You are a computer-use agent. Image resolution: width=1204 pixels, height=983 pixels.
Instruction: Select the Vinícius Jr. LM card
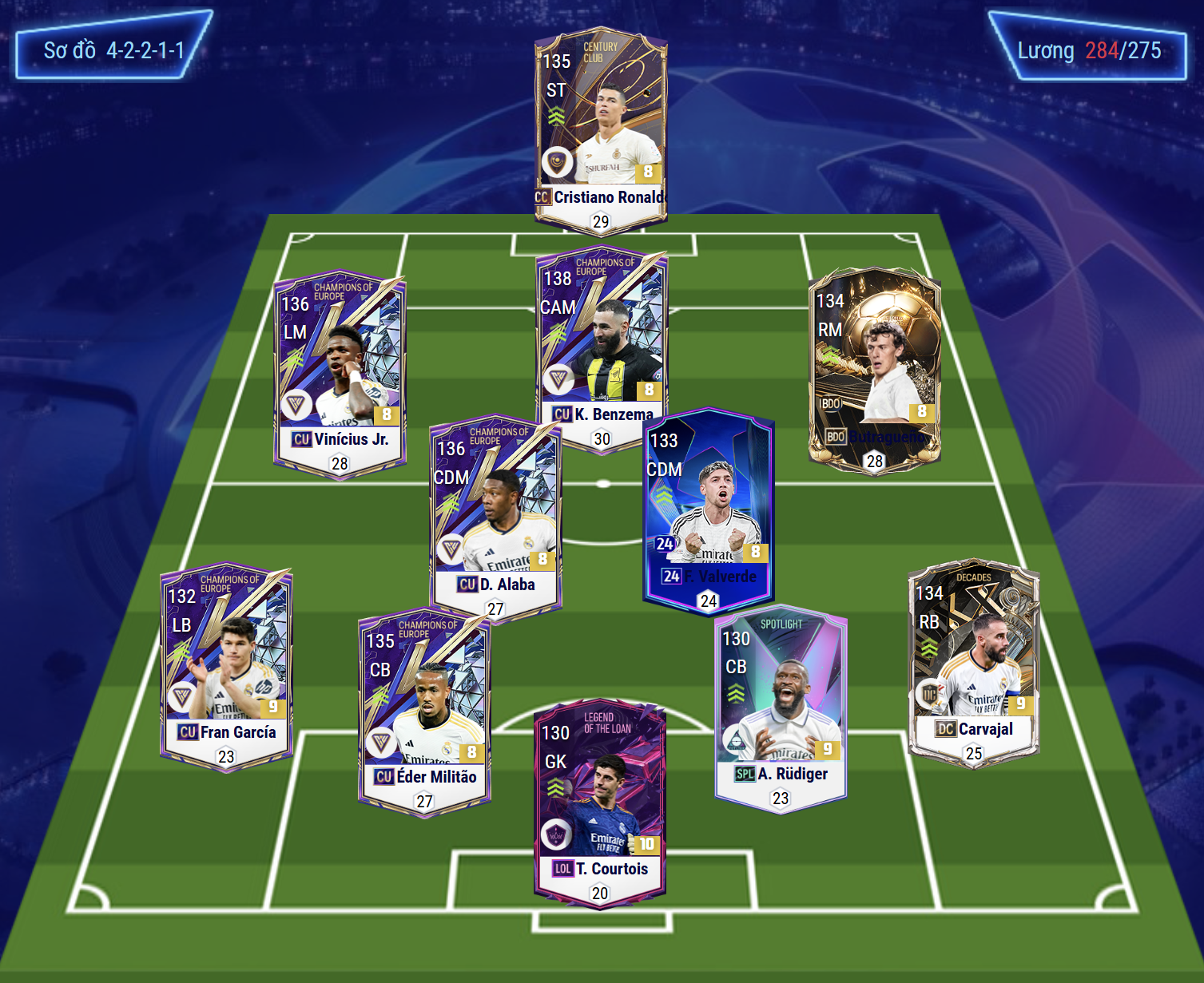(x=340, y=371)
